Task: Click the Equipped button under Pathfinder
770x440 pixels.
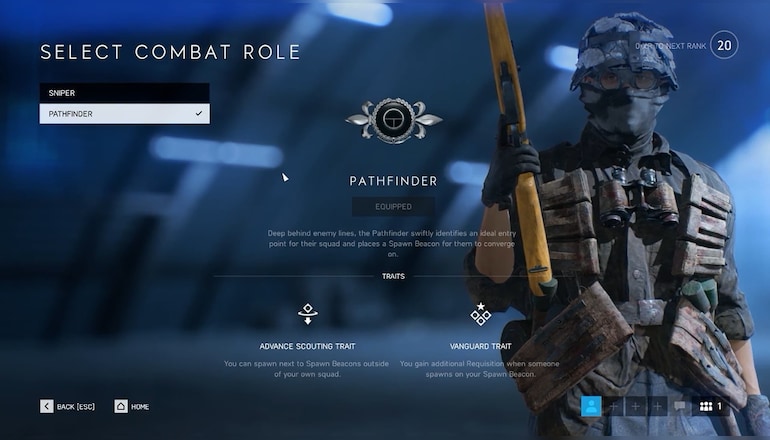Action: click(x=393, y=207)
